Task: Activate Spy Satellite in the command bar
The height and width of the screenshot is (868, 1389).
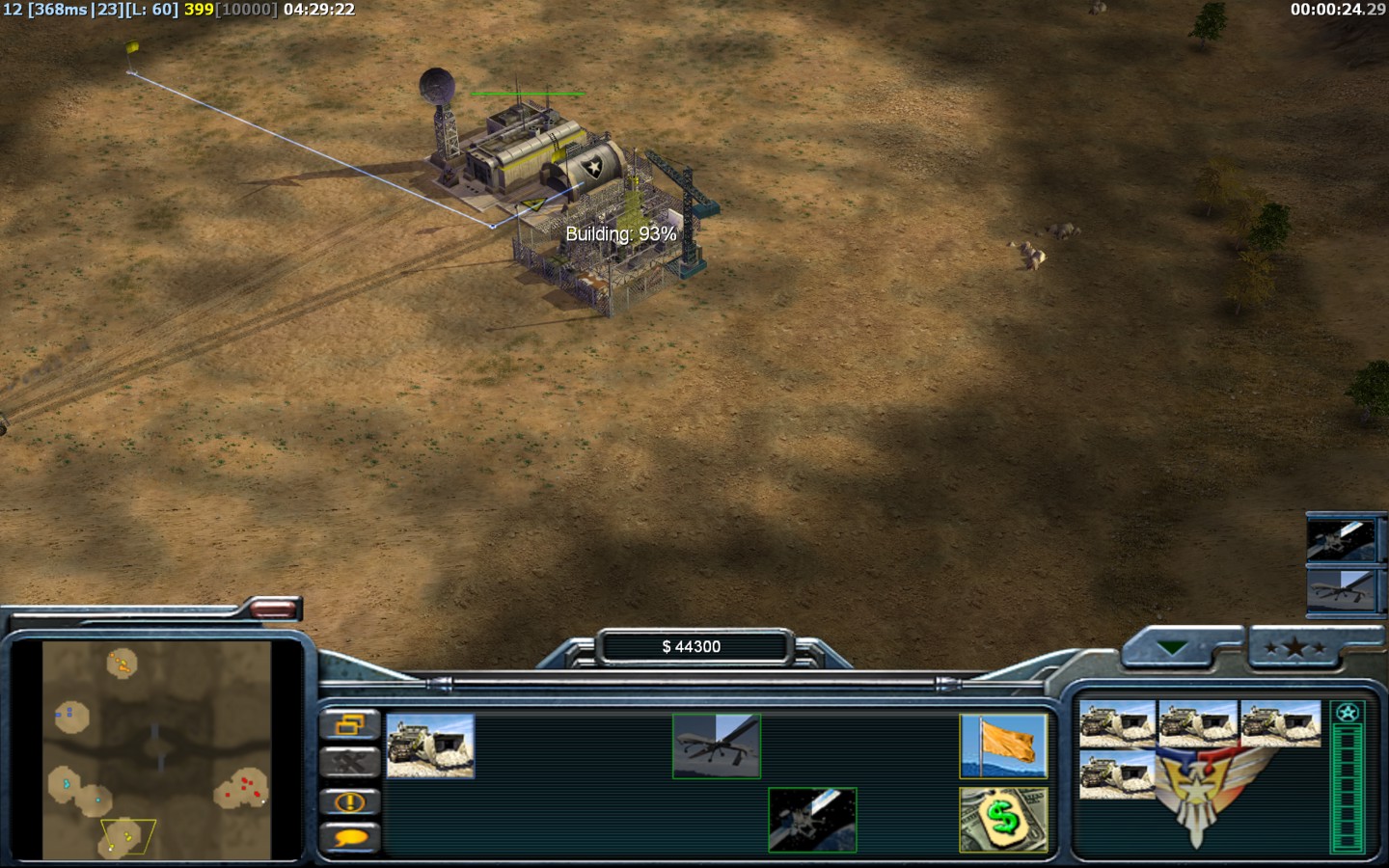Action: [812, 820]
